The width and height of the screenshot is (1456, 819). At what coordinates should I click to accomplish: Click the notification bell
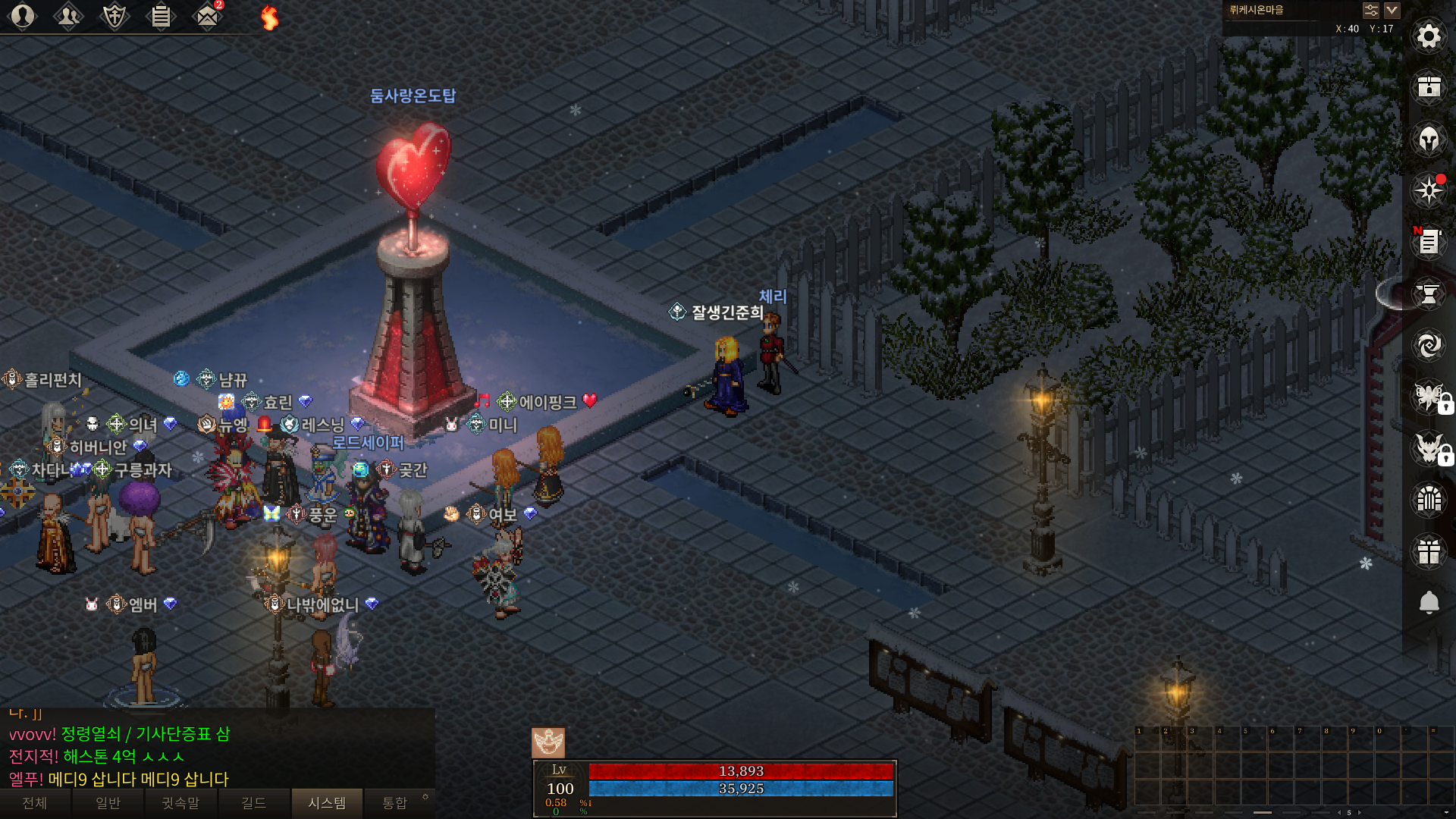[x=1429, y=603]
